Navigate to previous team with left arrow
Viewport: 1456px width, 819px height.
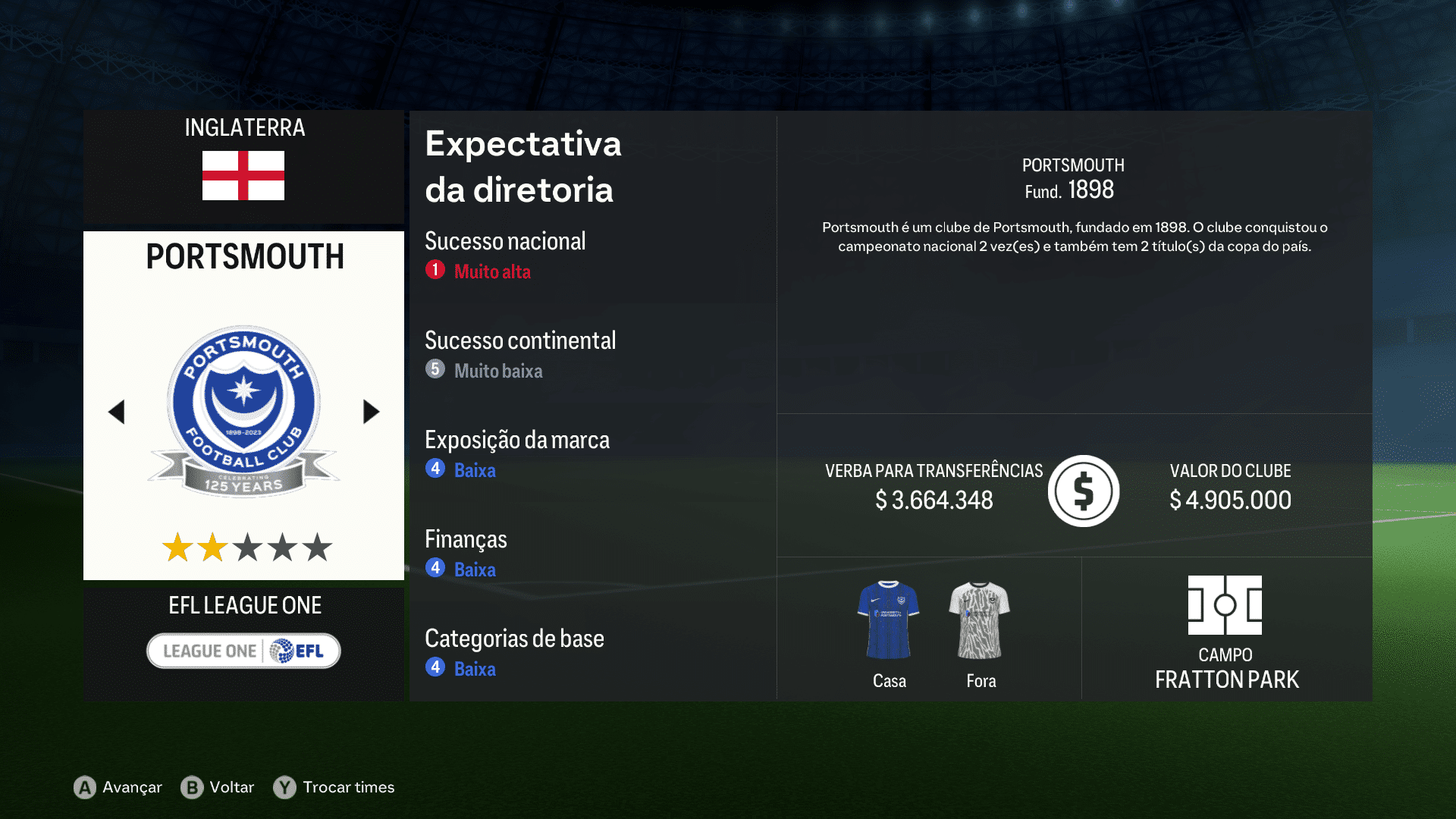tap(116, 412)
